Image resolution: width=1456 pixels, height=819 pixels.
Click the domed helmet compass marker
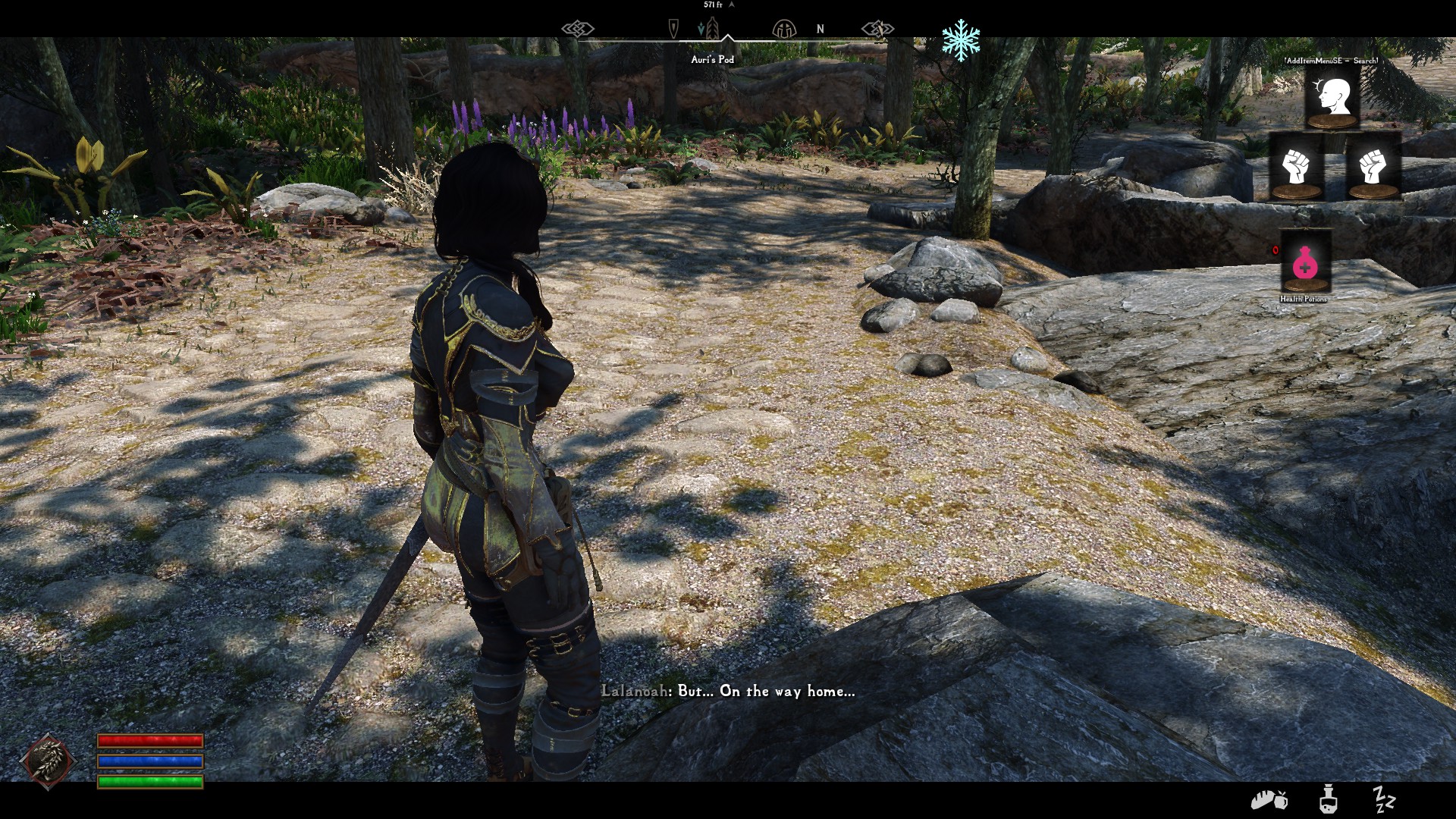click(783, 30)
